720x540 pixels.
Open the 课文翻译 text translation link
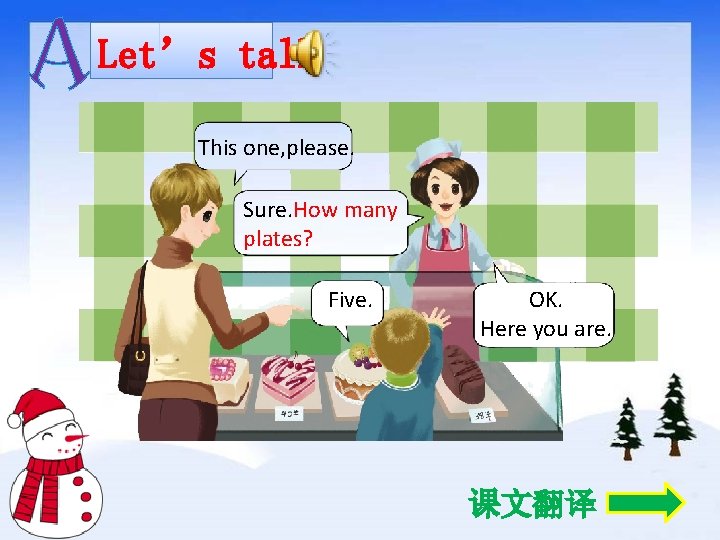[533, 503]
